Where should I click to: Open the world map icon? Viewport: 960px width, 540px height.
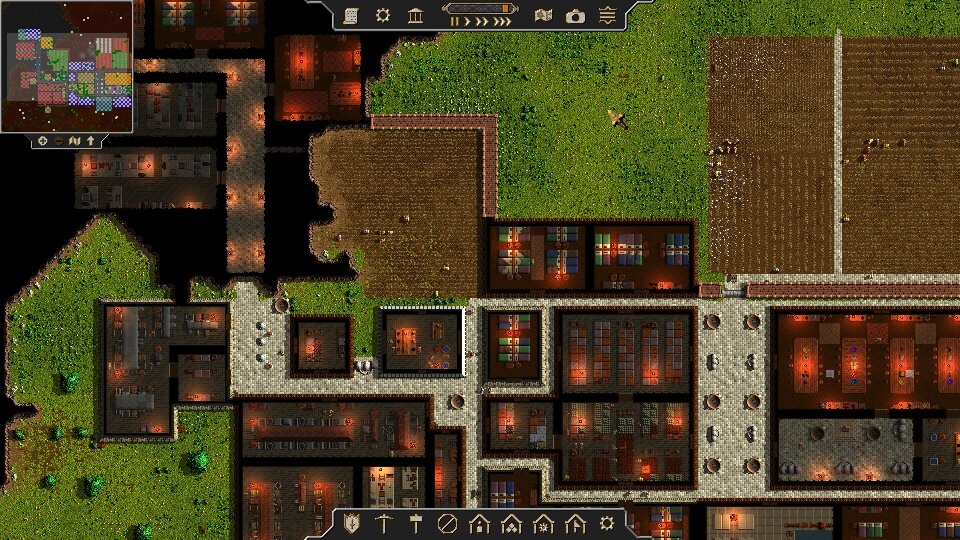[x=543, y=15]
